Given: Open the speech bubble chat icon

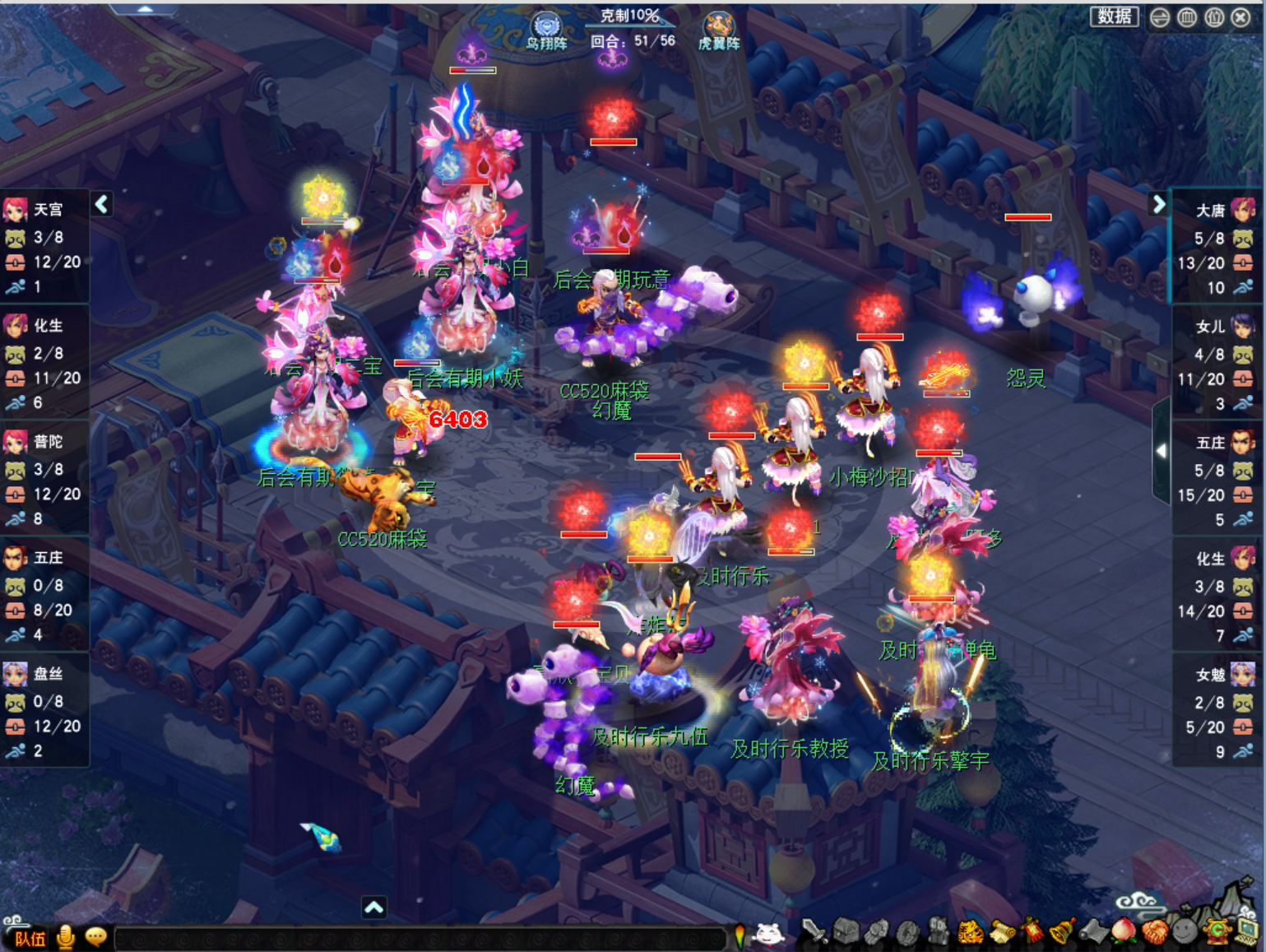Looking at the screenshot, I should click(x=95, y=936).
